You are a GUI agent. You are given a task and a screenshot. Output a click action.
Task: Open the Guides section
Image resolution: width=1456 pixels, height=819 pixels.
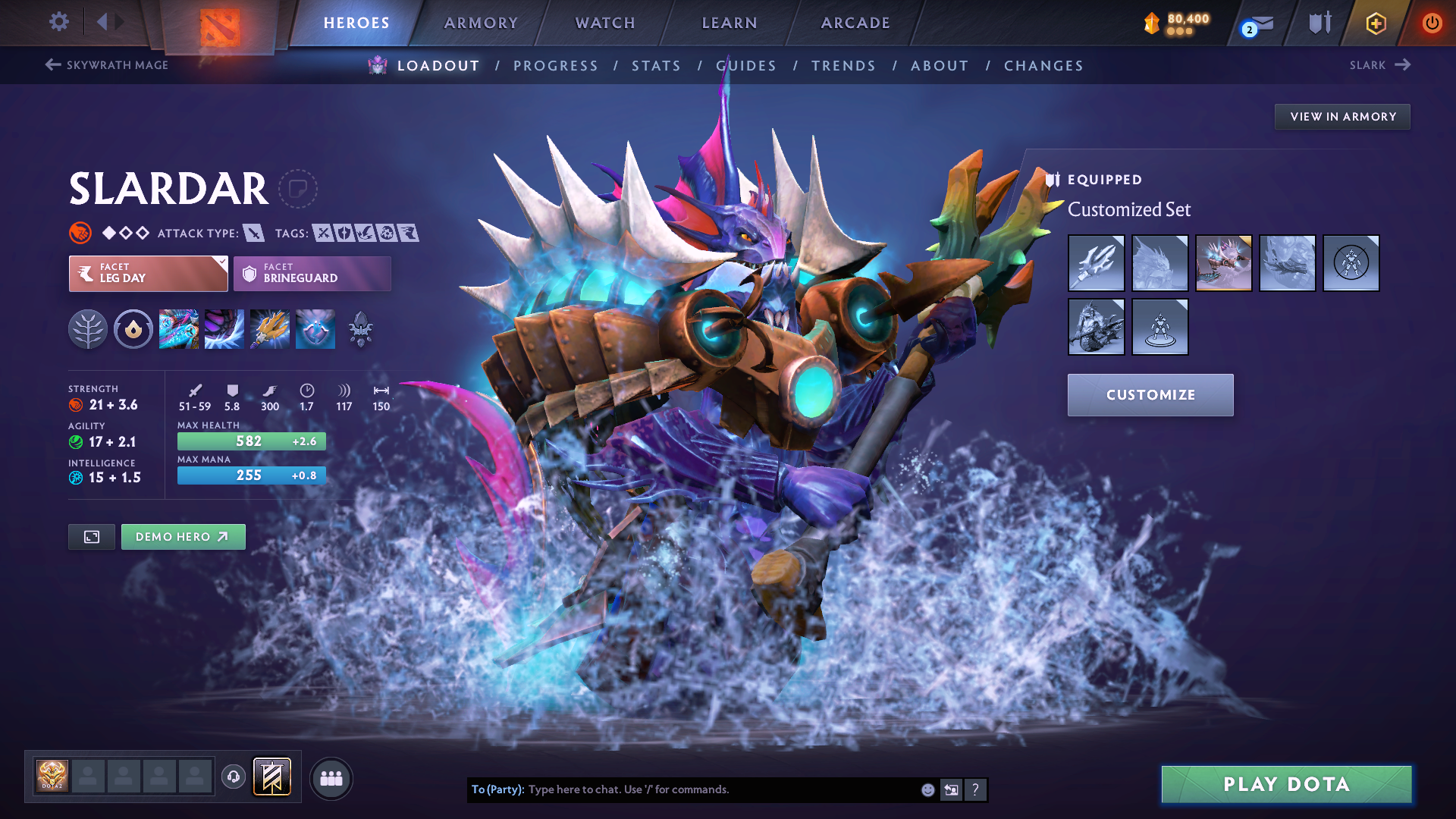point(746,66)
